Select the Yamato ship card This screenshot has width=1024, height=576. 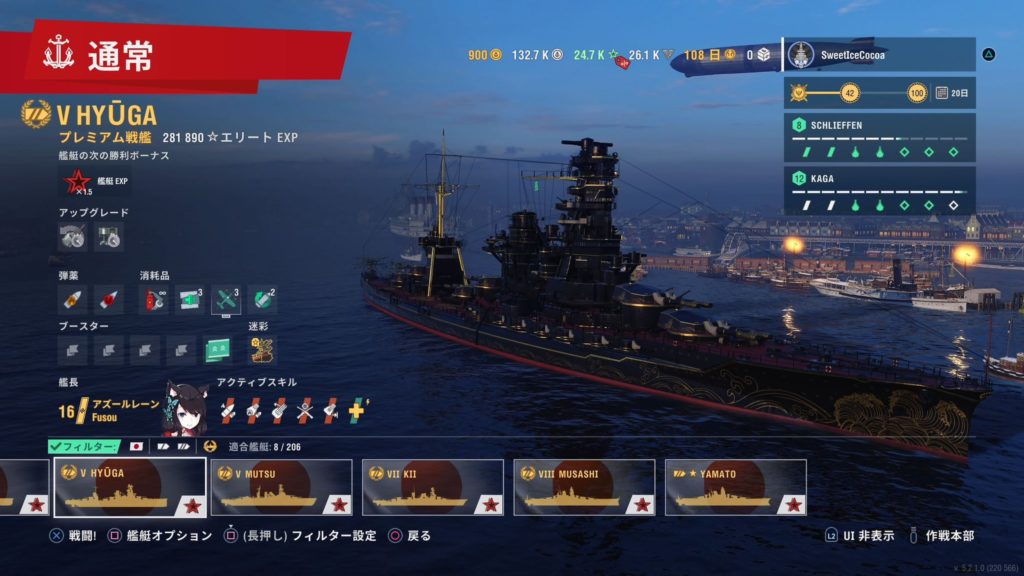[735, 487]
